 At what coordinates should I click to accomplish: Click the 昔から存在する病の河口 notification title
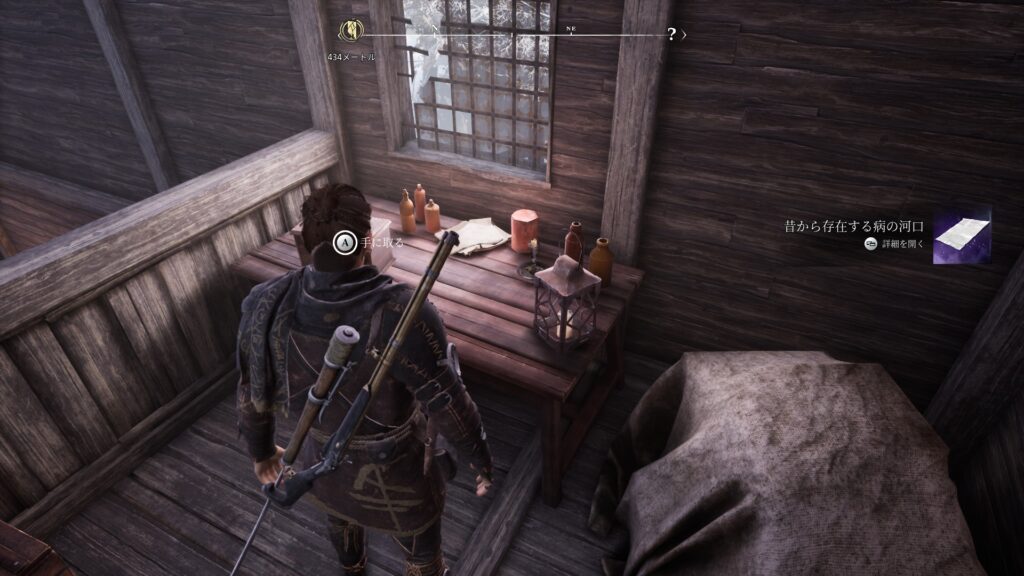856,226
